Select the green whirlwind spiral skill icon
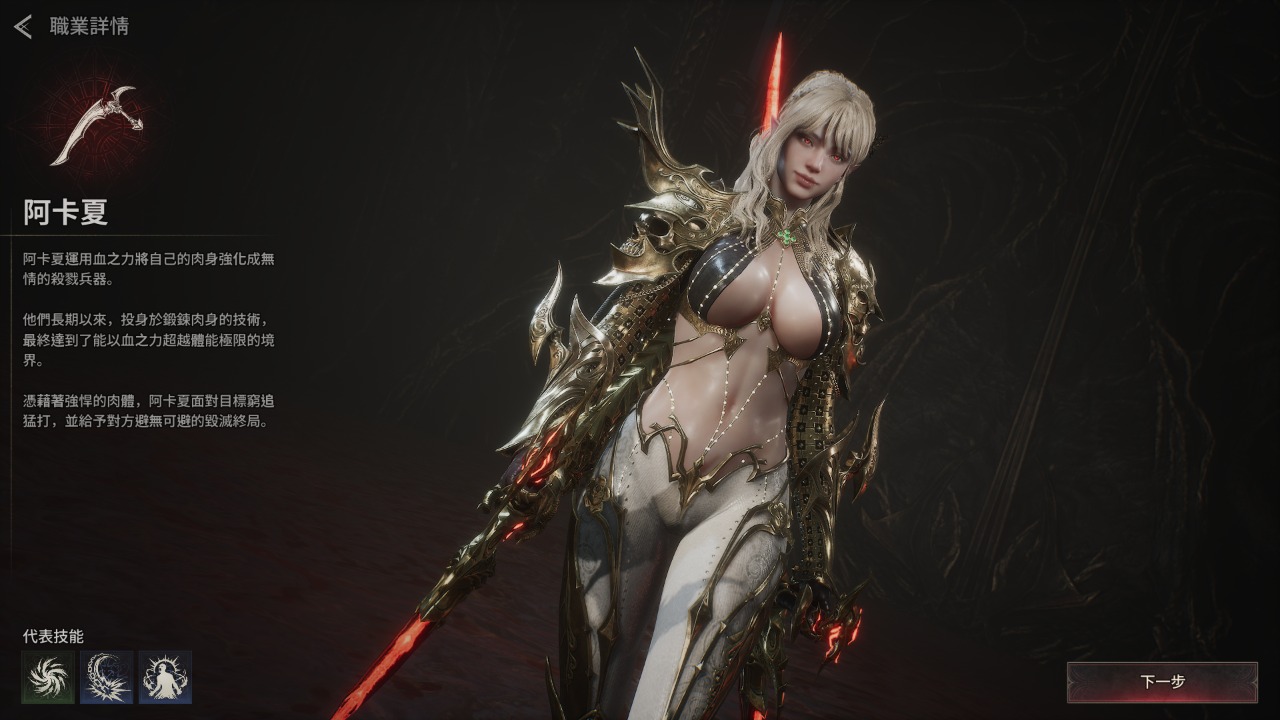 [x=48, y=677]
